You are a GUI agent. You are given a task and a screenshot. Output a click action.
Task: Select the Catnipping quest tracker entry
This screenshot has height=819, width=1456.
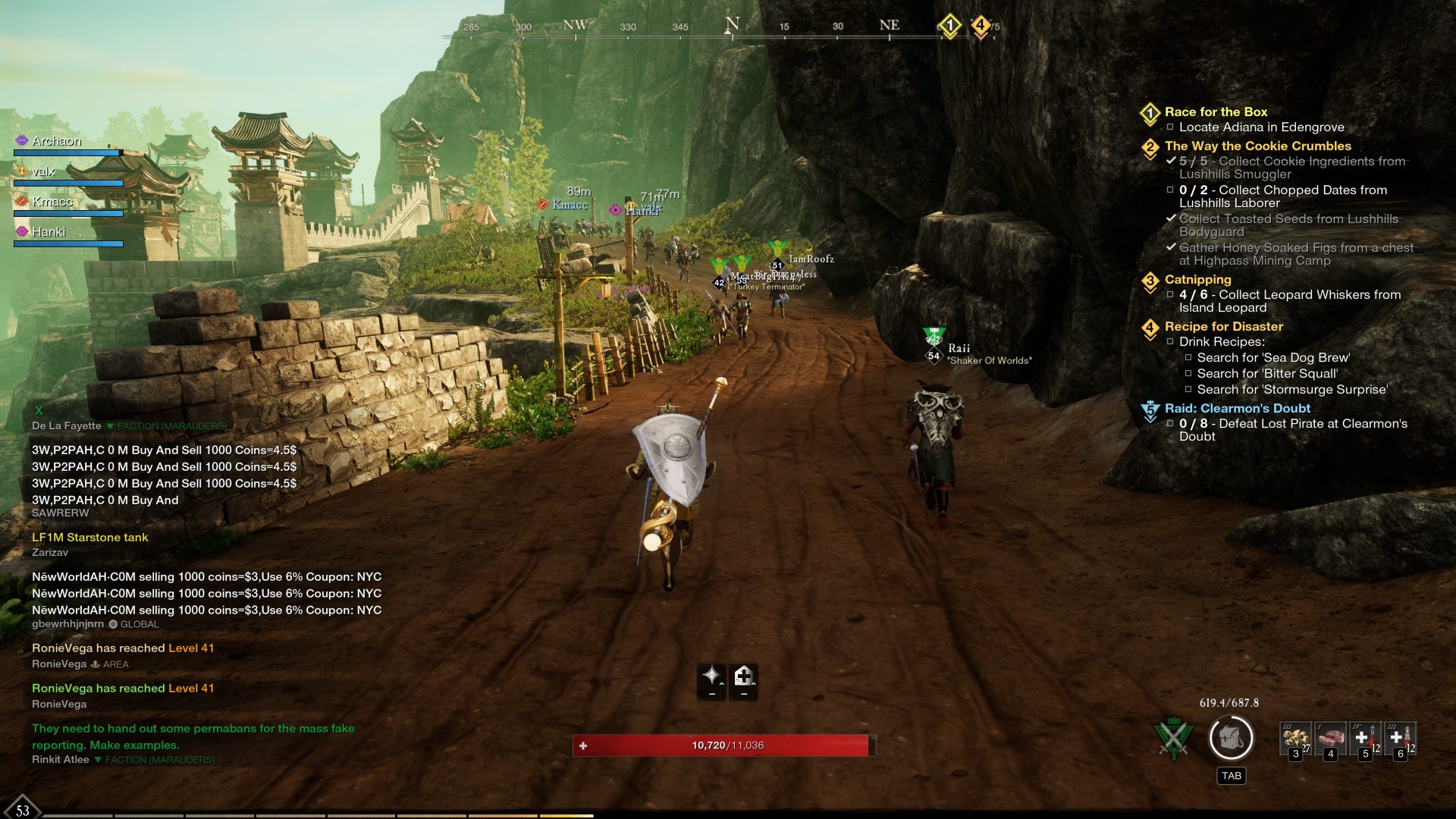(x=1197, y=279)
